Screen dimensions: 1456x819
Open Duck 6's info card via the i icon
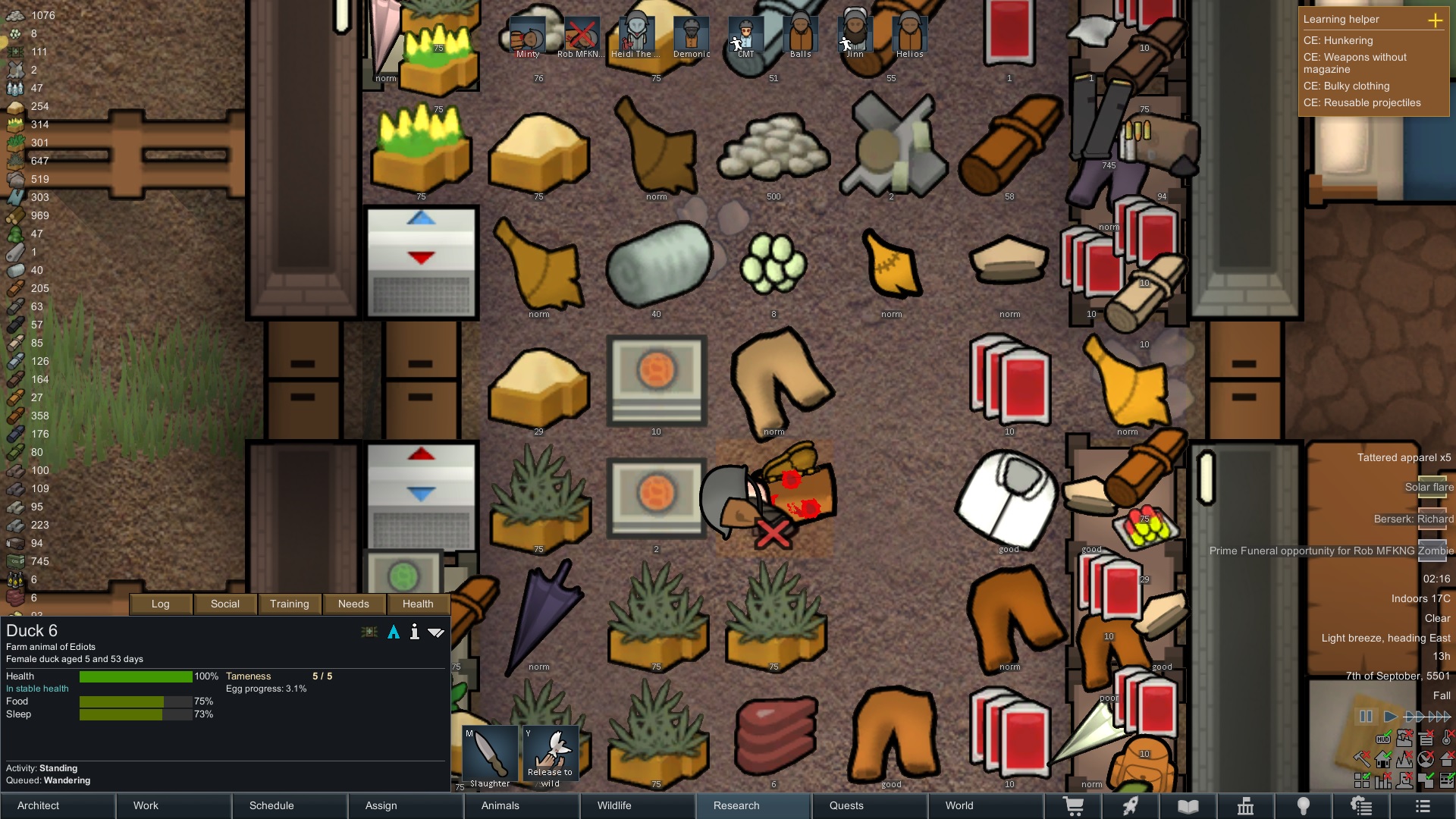pos(414,631)
